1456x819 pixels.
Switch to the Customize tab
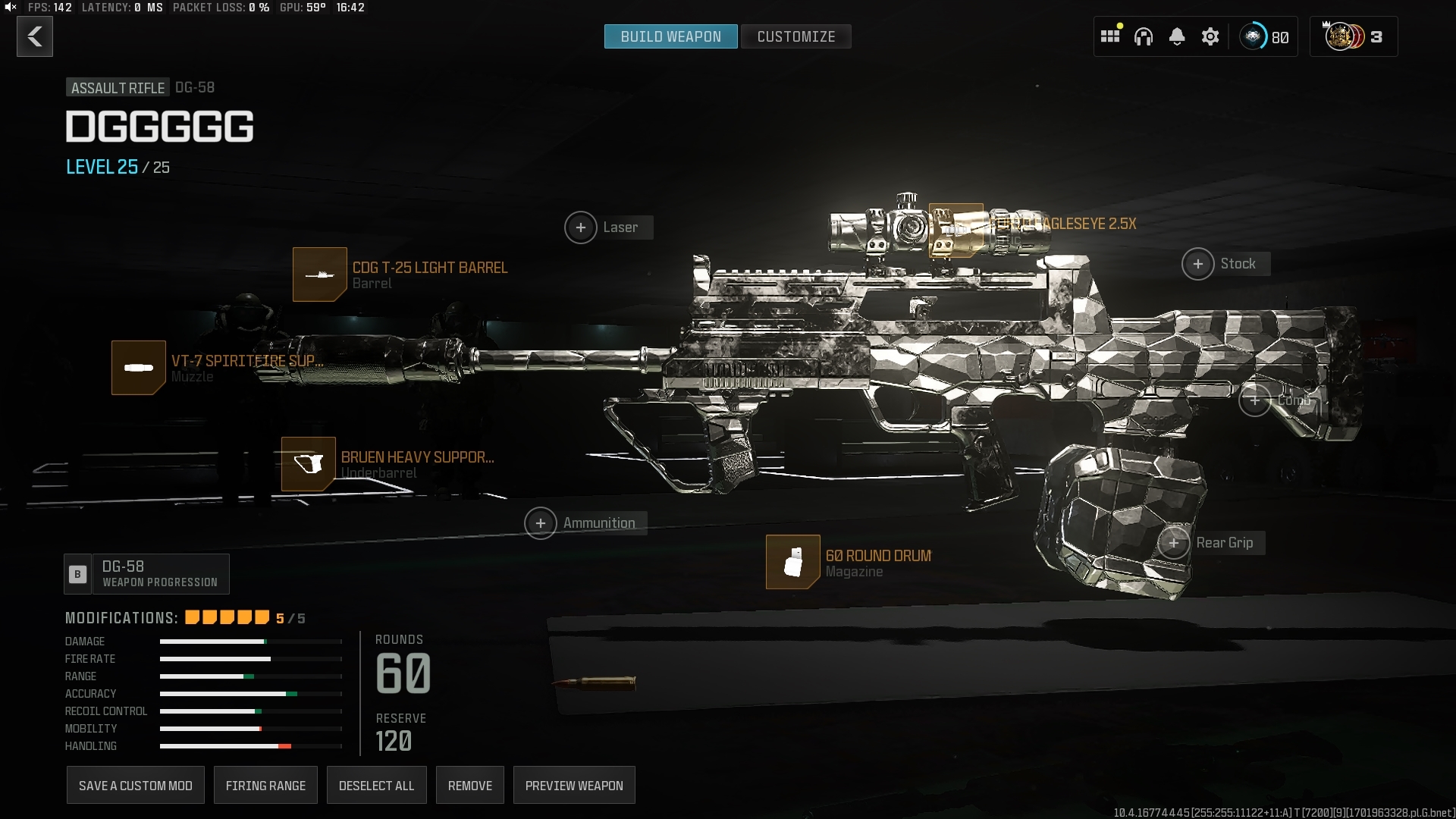[795, 36]
